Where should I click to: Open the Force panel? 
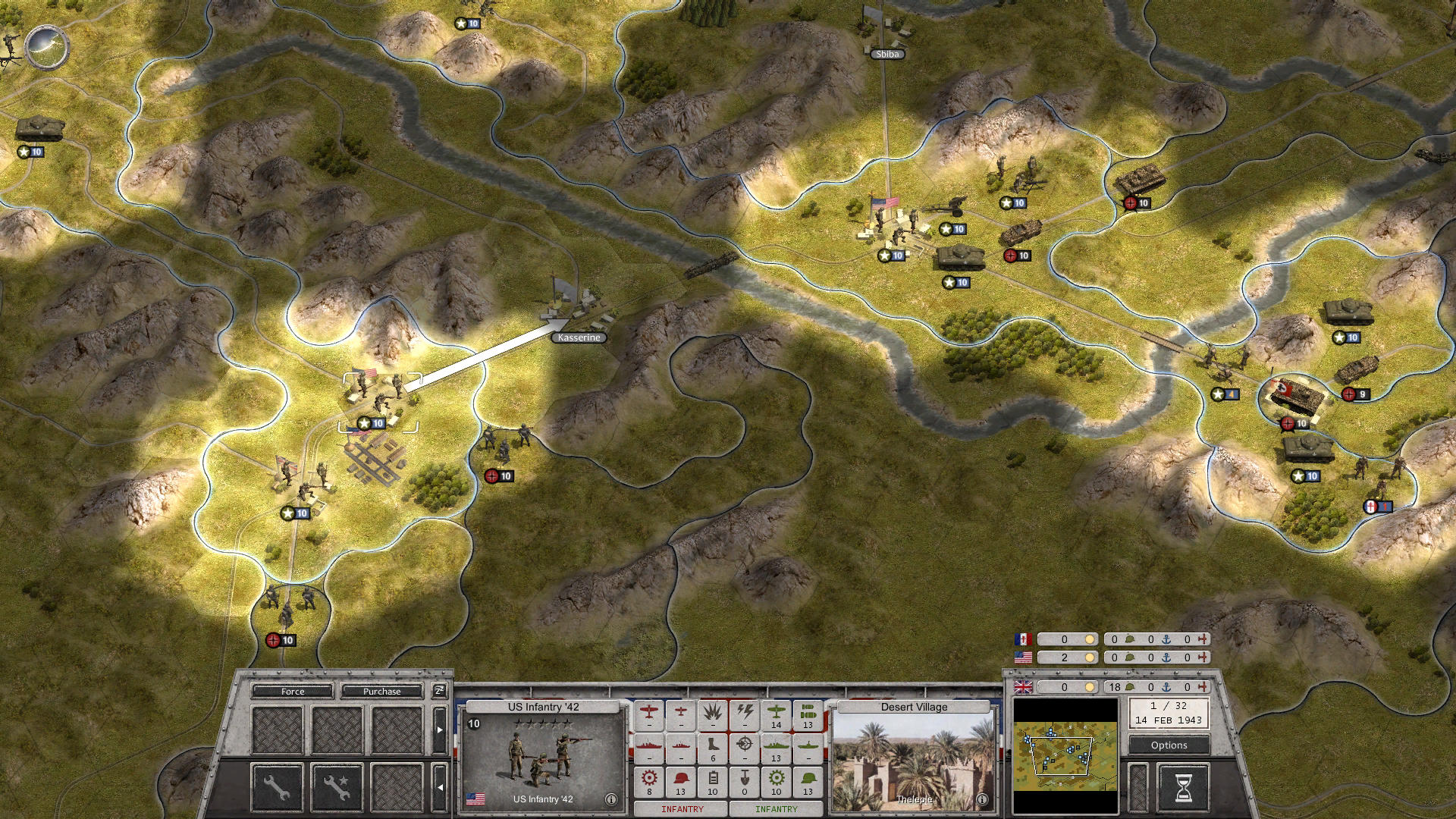[292, 692]
